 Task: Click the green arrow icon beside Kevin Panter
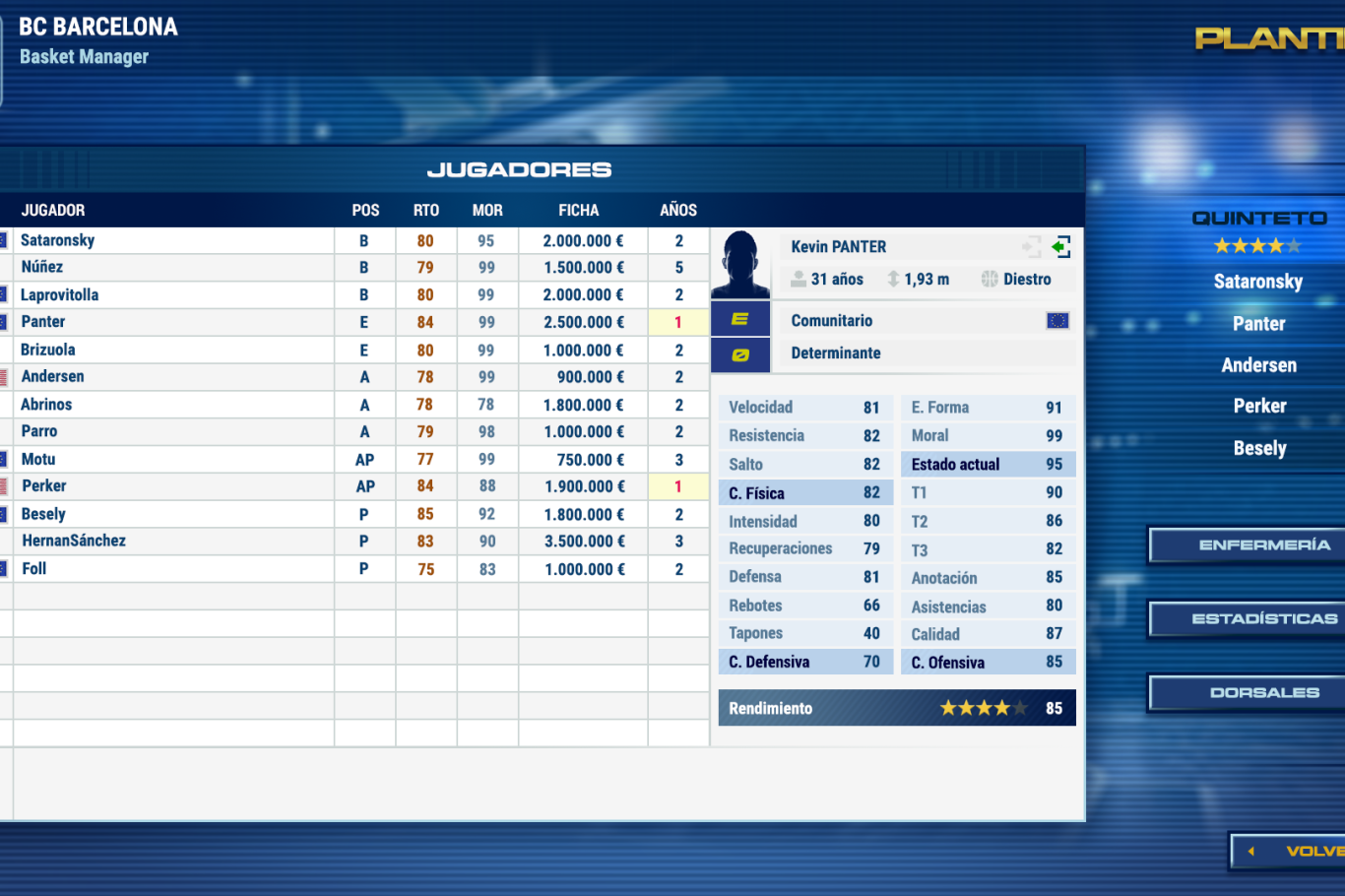click(x=1061, y=246)
